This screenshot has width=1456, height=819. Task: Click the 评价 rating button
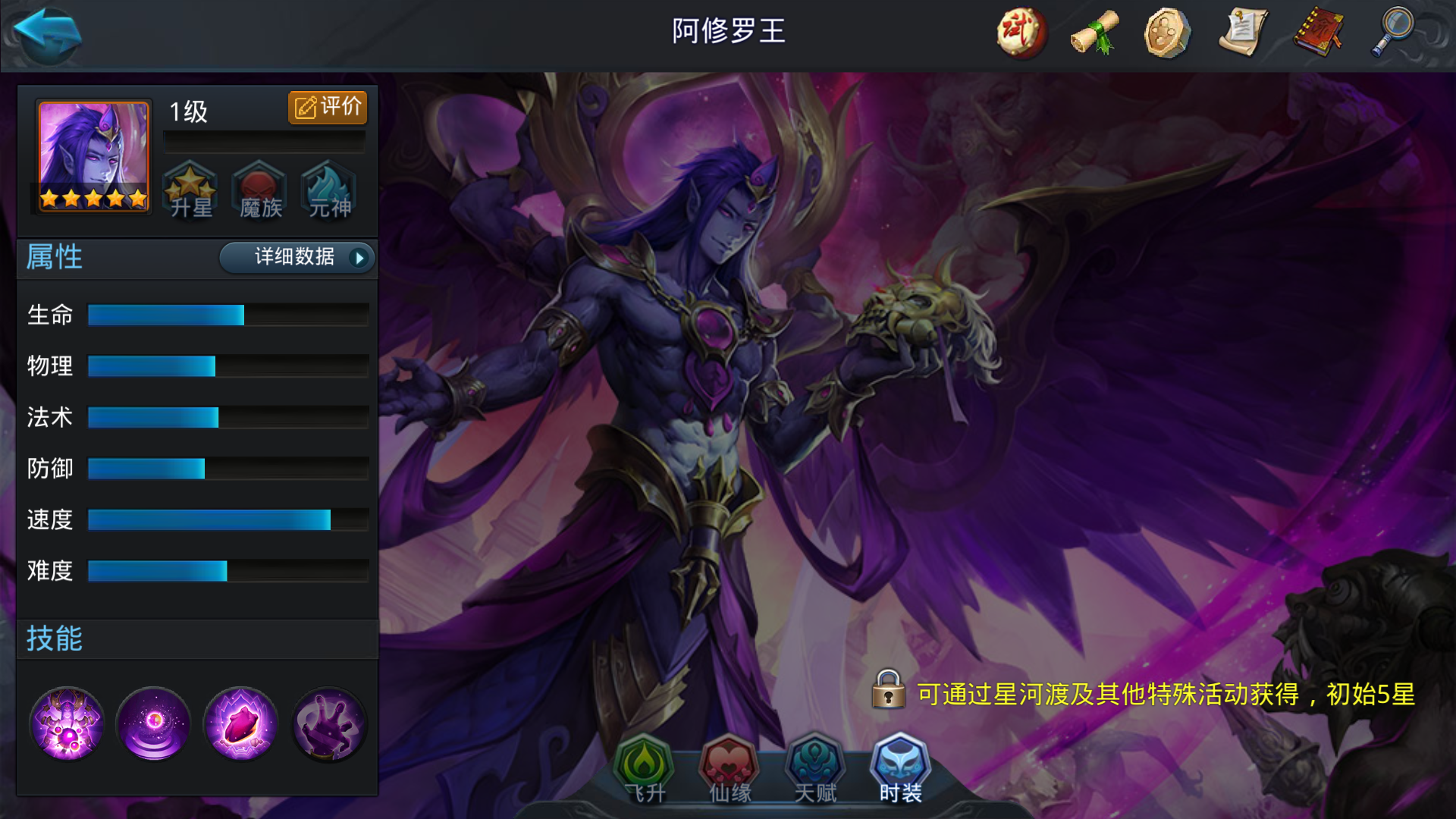click(328, 107)
